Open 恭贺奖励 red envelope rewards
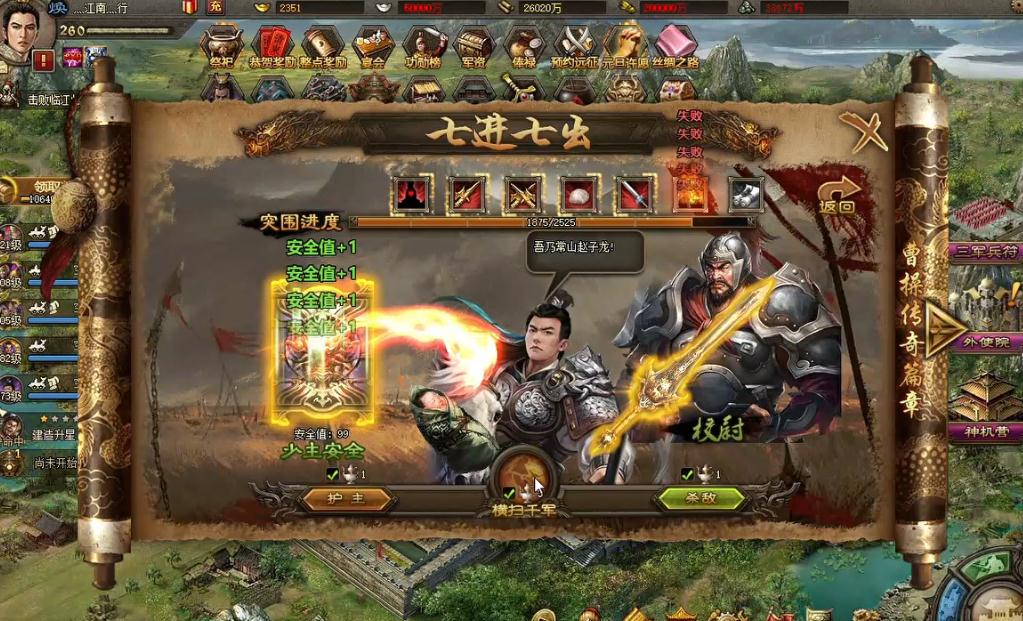 coord(272,46)
